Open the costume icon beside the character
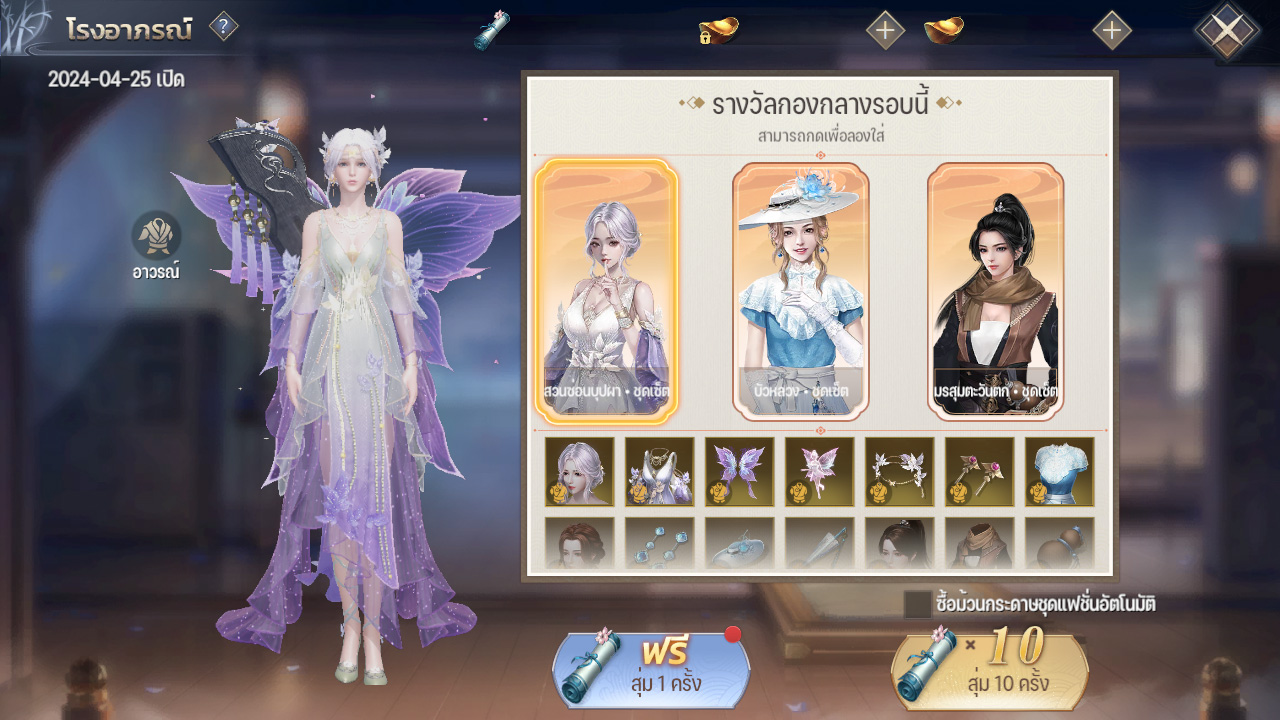This screenshot has height=720, width=1280. pyautogui.click(x=157, y=236)
